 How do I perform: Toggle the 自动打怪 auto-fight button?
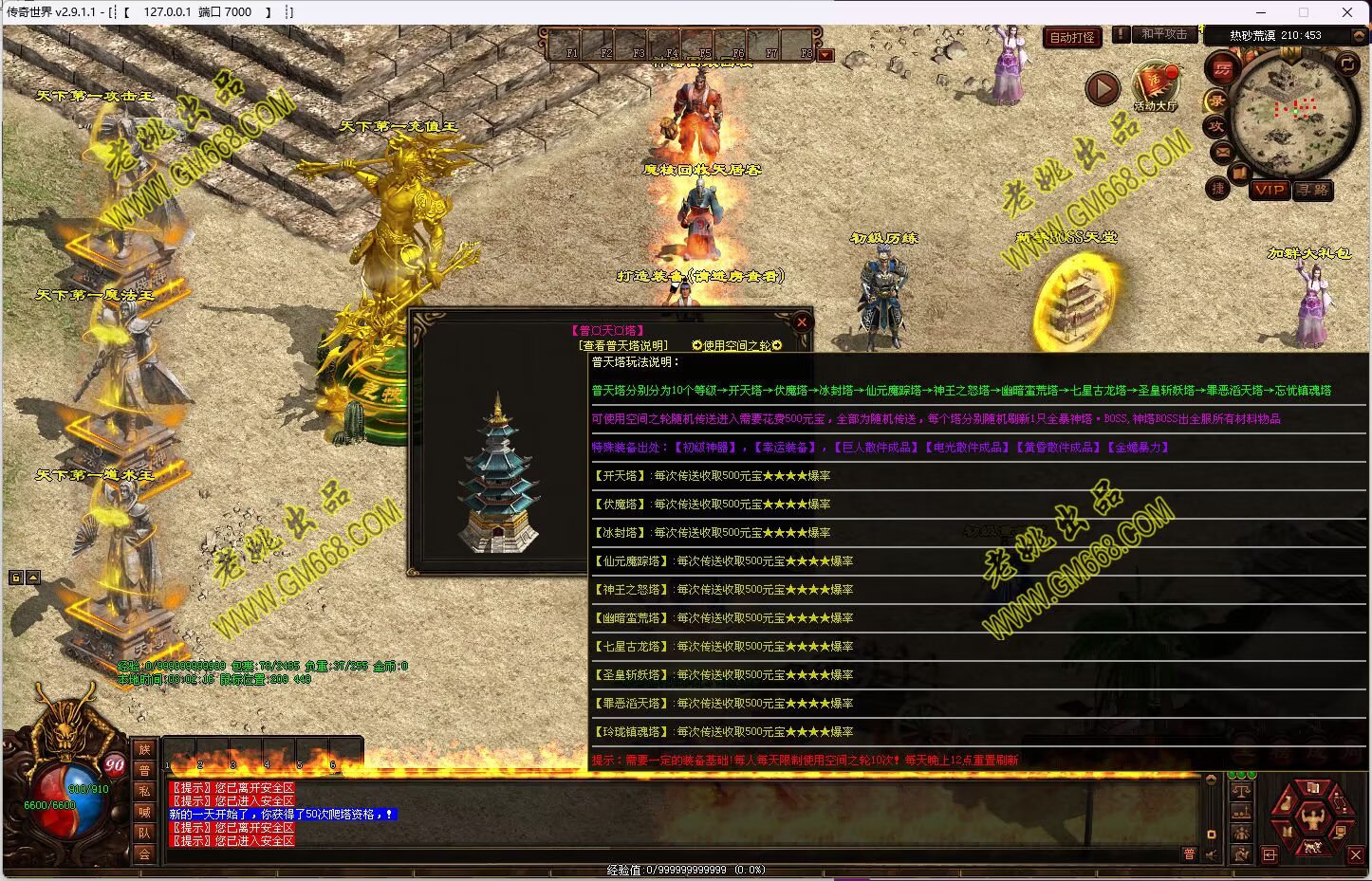point(1071,38)
